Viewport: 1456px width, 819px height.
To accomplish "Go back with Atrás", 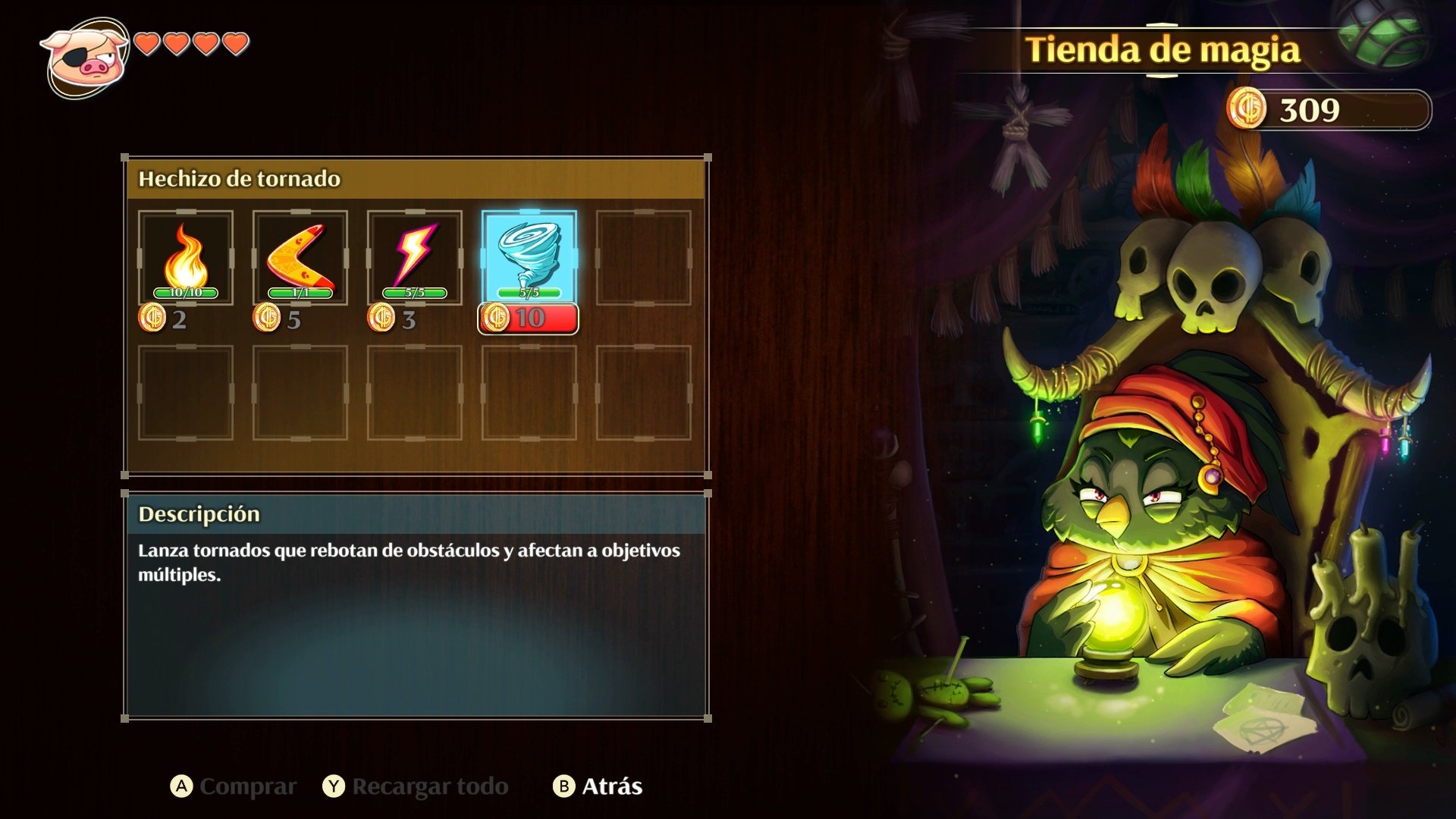I will click(598, 786).
